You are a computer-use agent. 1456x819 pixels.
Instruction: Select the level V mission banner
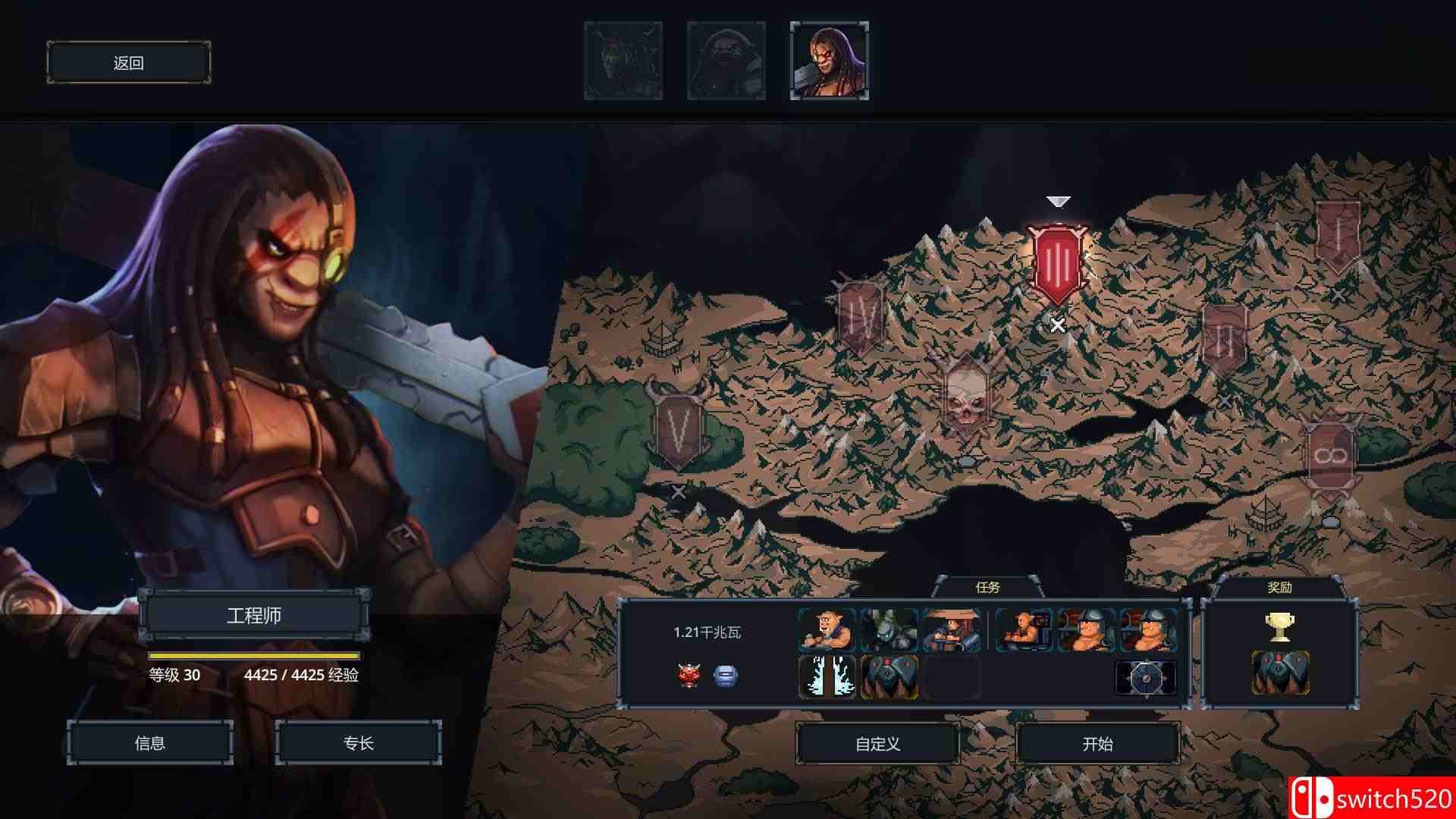tap(677, 428)
